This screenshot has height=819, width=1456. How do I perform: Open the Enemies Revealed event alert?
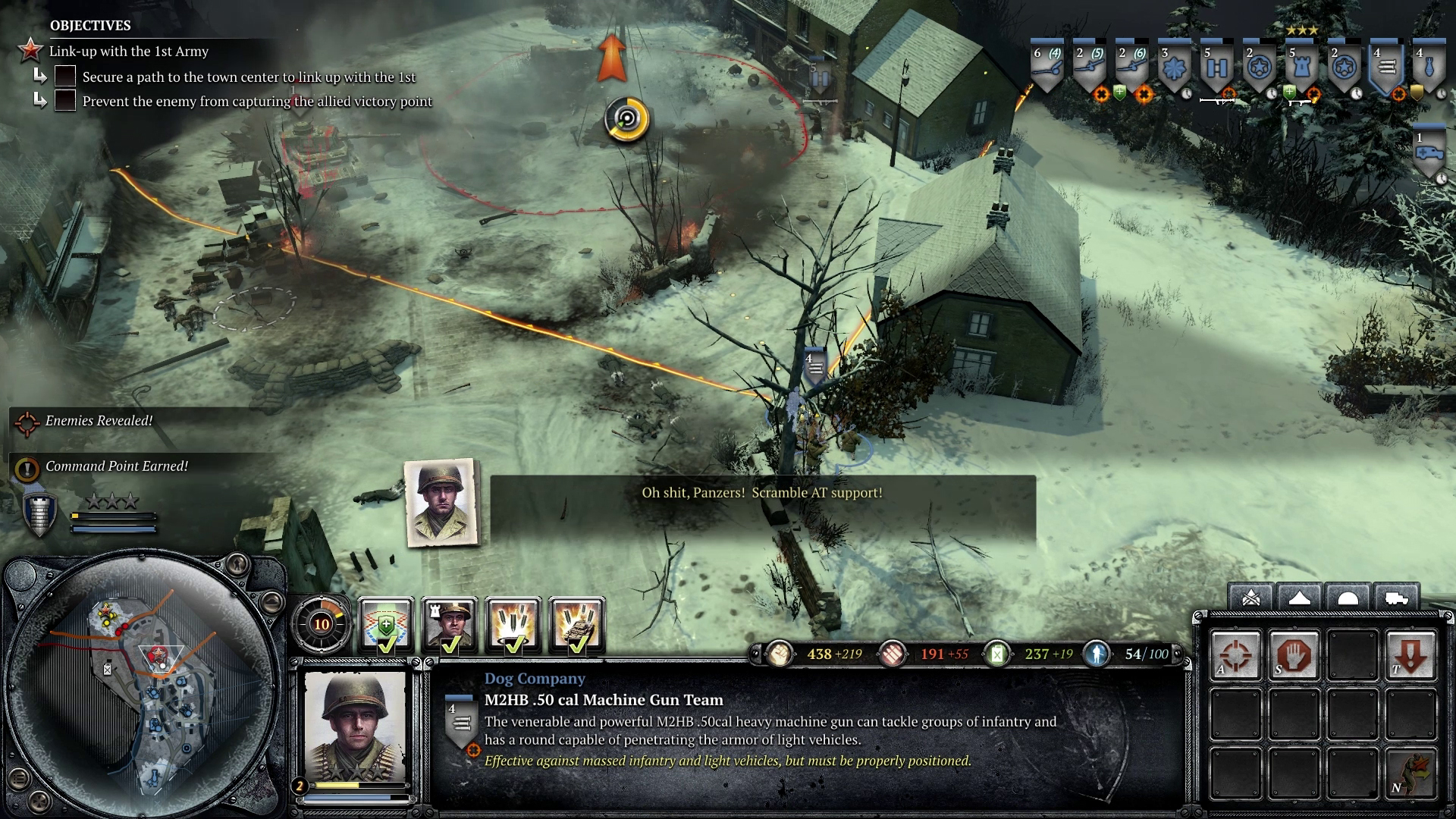pos(99,421)
